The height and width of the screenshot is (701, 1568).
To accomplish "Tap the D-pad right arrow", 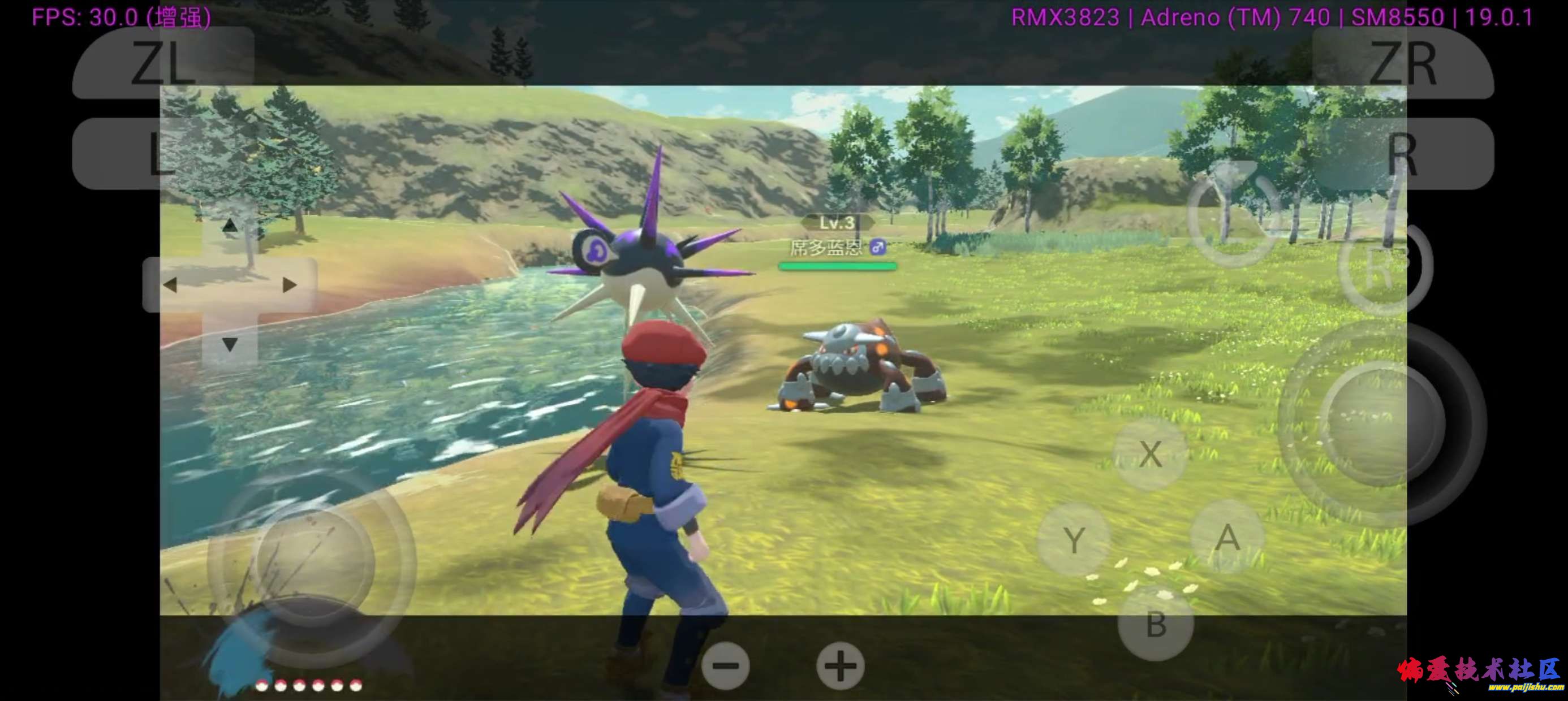I will pos(289,285).
